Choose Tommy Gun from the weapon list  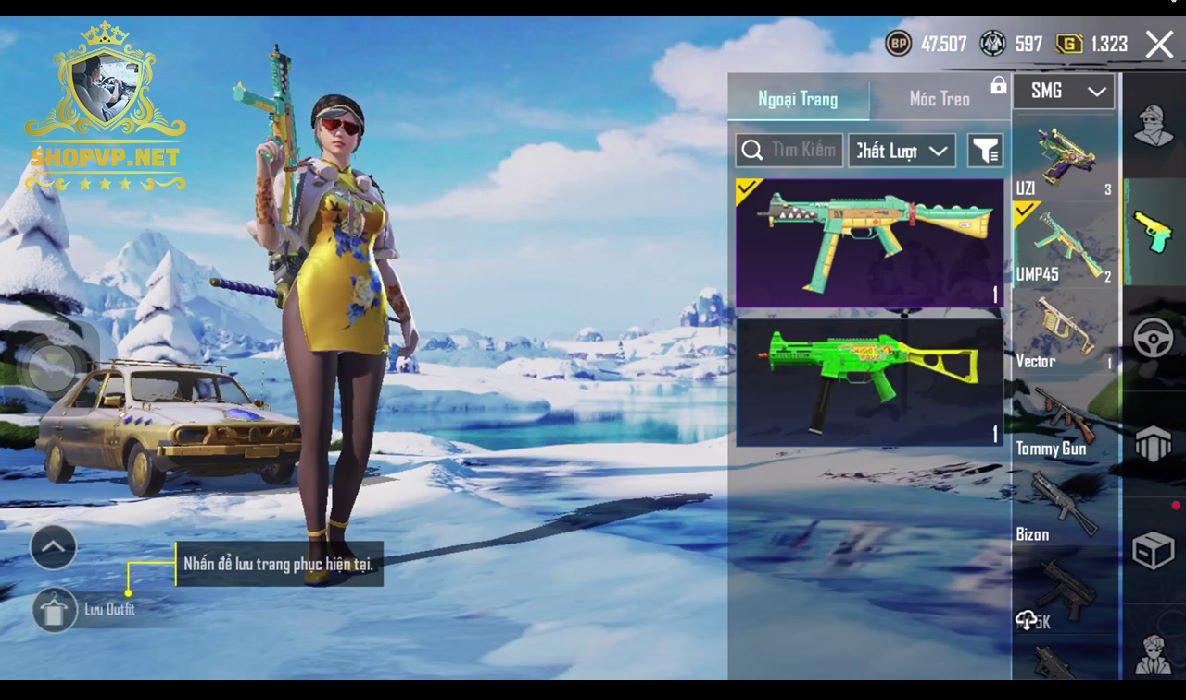pyautogui.click(x=1064, y=418)
